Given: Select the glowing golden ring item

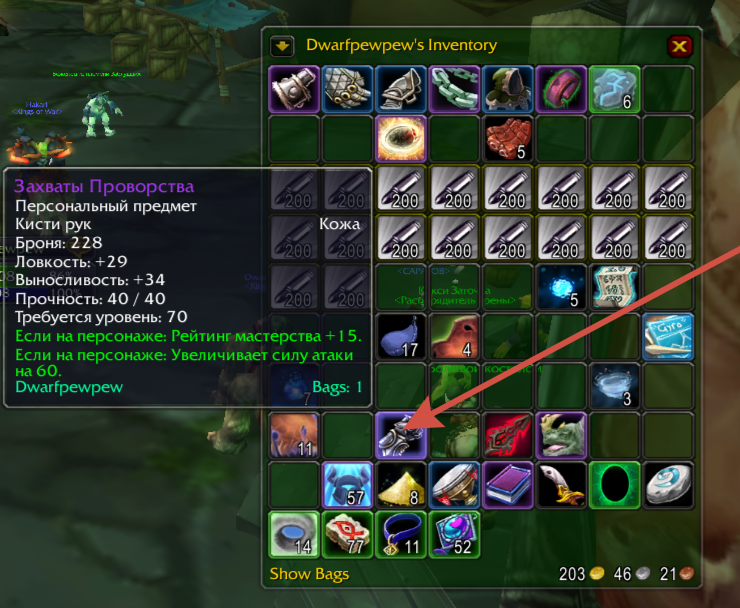Looking at the screenshot, I should pos(401,139).
